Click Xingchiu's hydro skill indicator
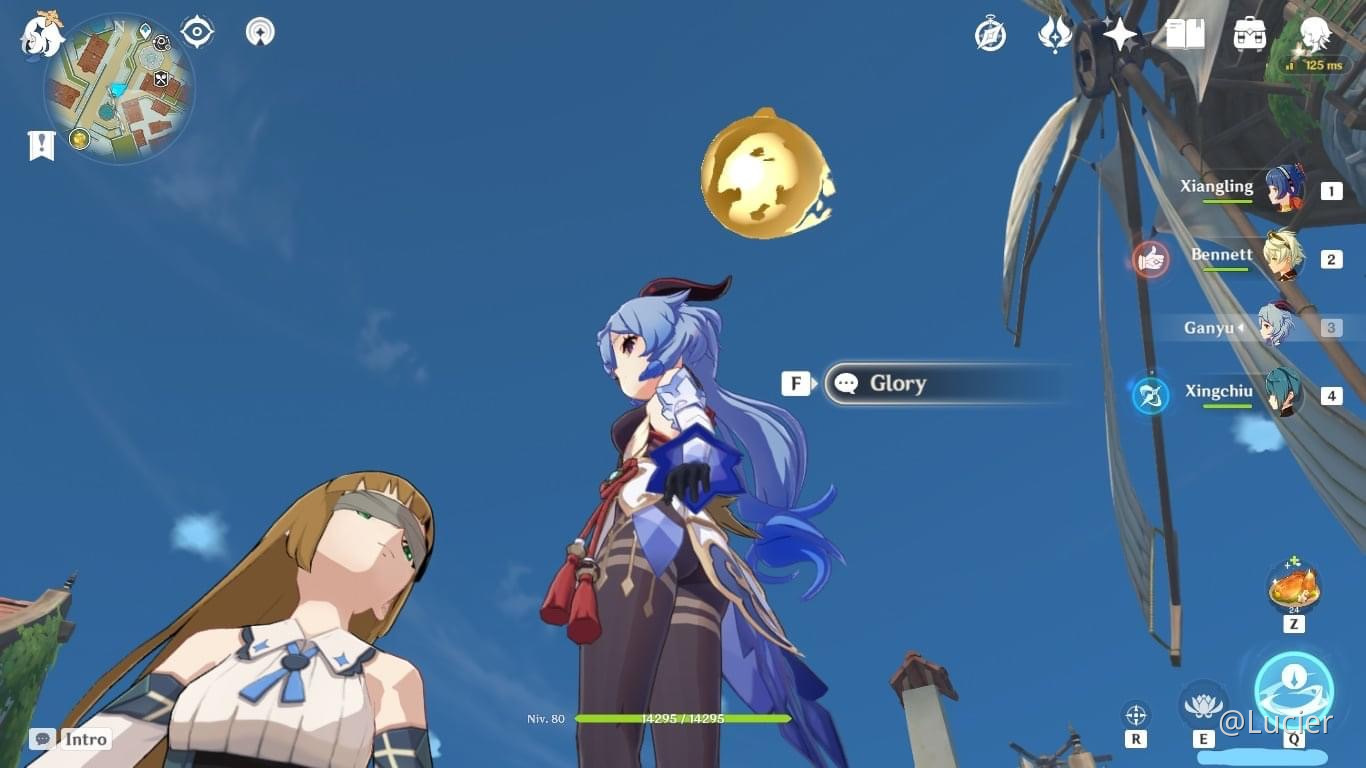The height and width of the screenshot is (768, 1366). [1149, 395]
